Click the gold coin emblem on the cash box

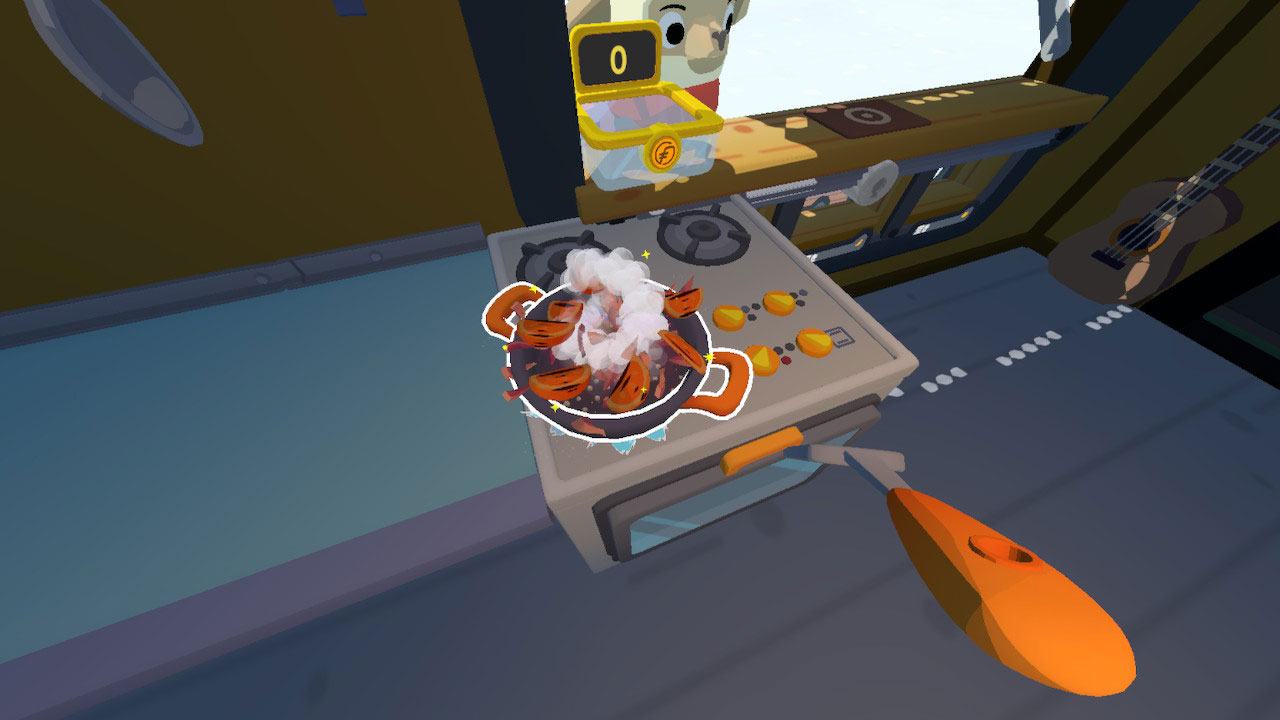(664, 151)
